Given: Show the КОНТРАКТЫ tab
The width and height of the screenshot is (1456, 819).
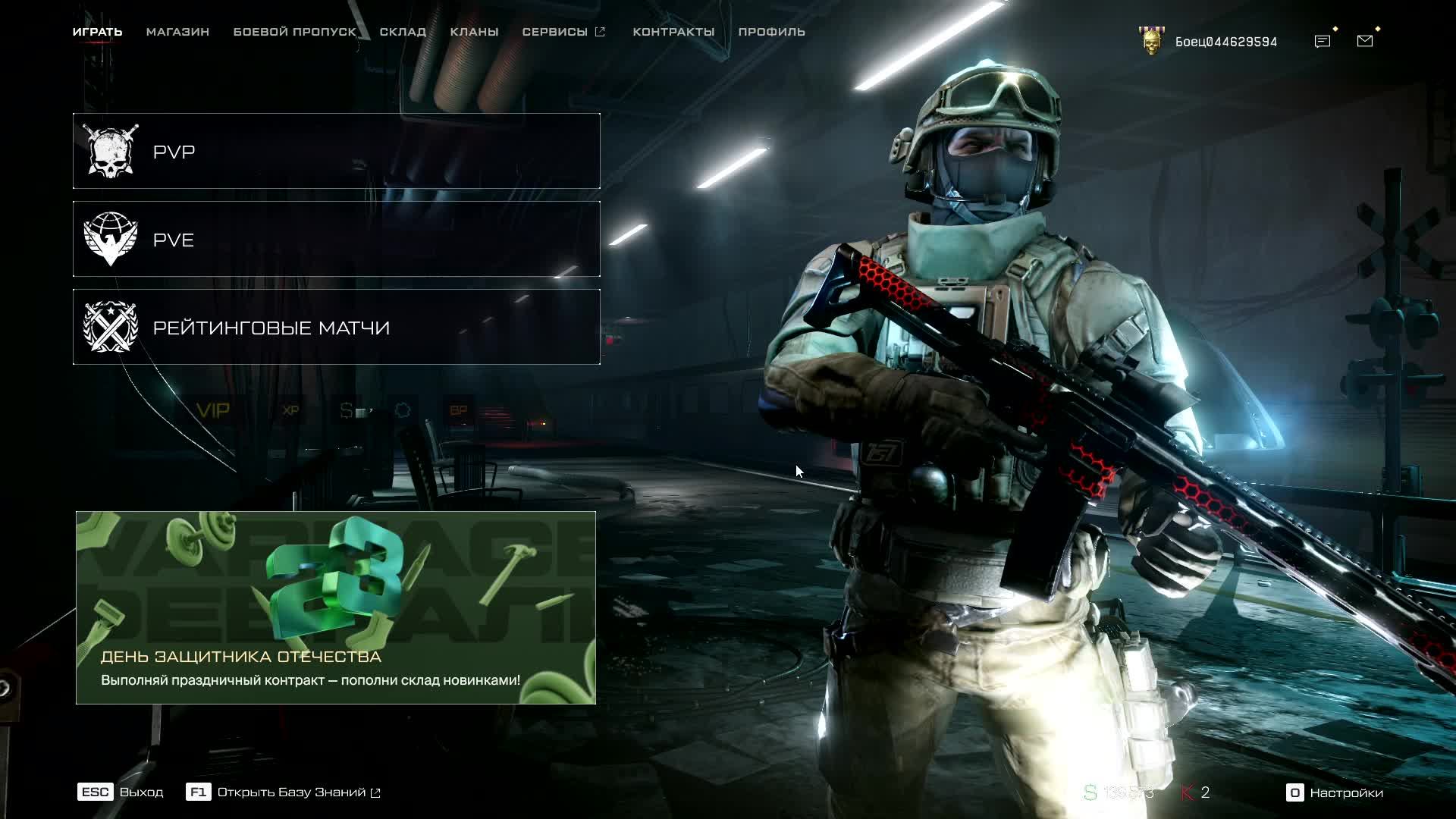Looking at the screenshot, I should 673,32.
